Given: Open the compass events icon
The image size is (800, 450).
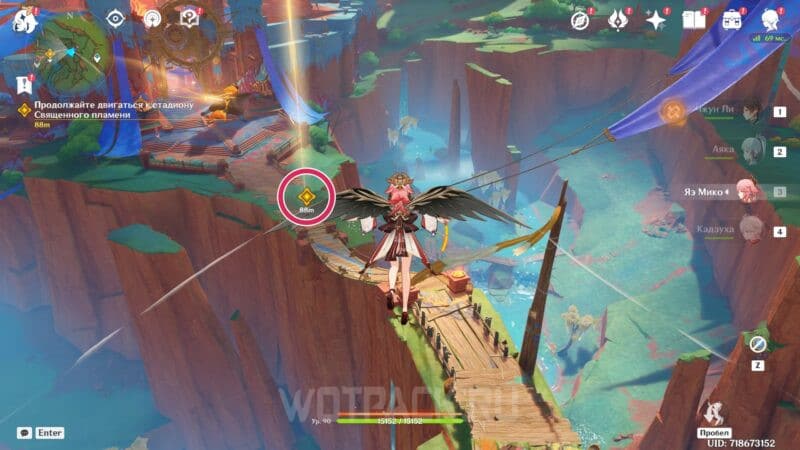Looking at the screenshot, I should (580, 20).
